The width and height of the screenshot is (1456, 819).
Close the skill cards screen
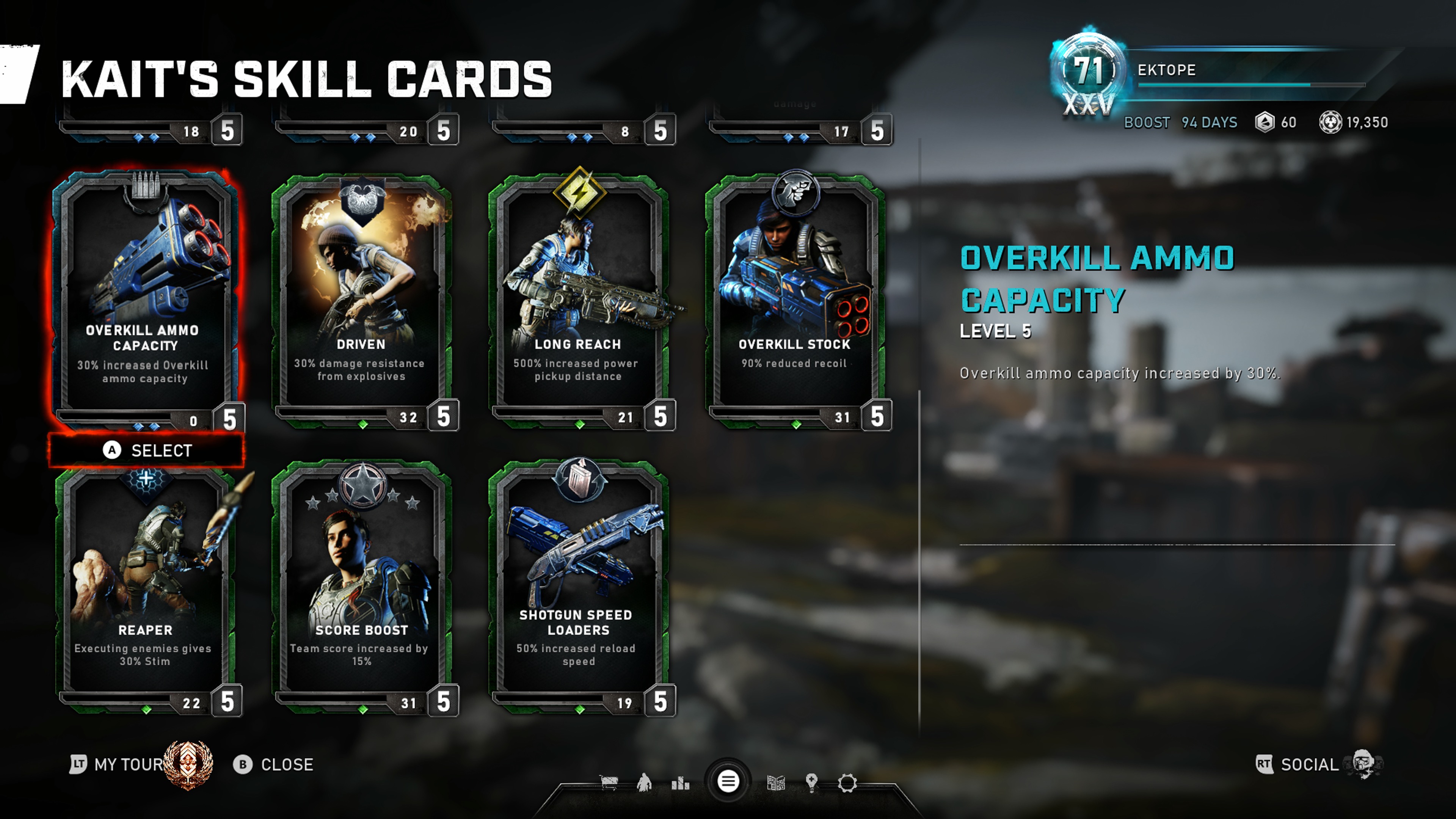click(x=274, y=765)
